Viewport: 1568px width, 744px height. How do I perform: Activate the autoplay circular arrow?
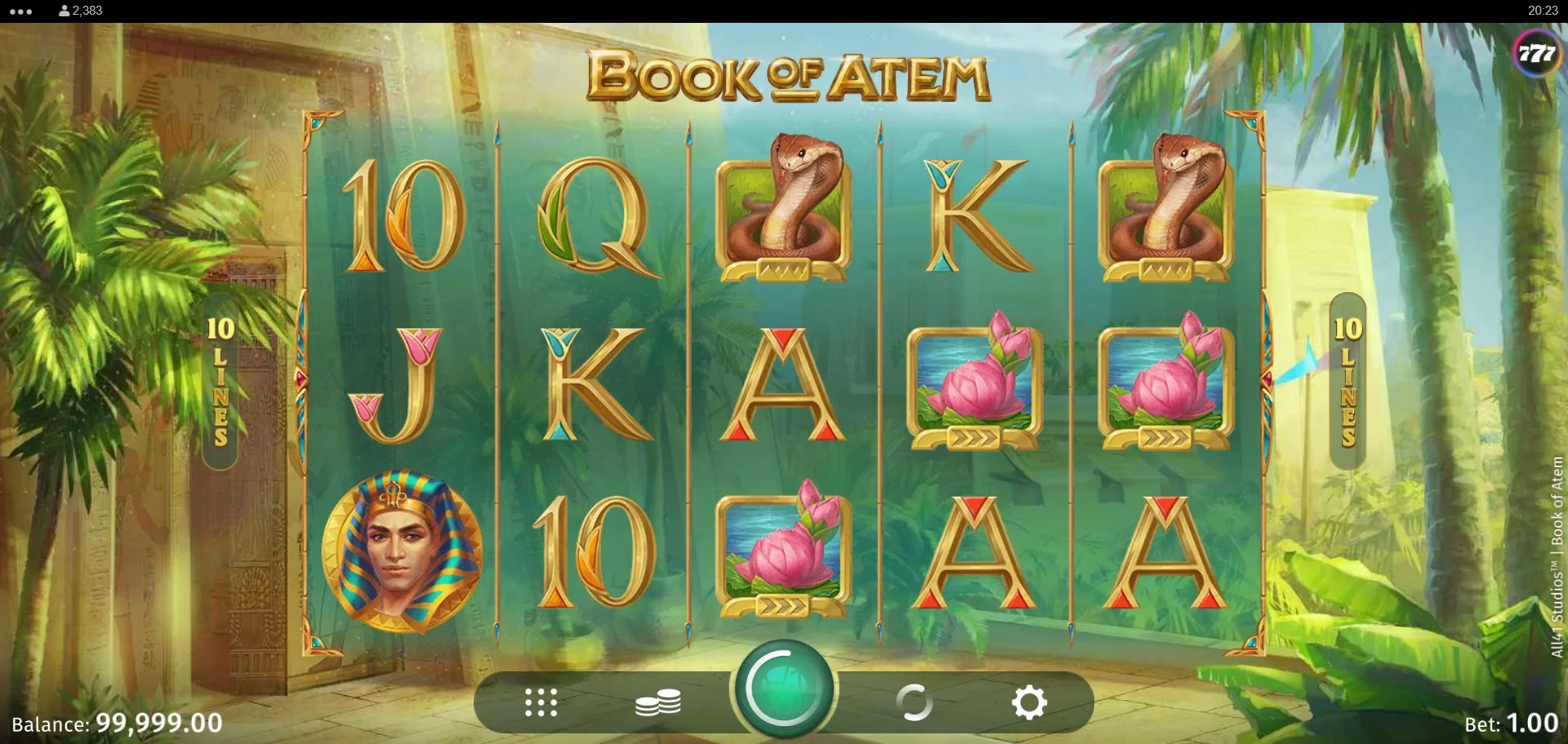(914, 702)
